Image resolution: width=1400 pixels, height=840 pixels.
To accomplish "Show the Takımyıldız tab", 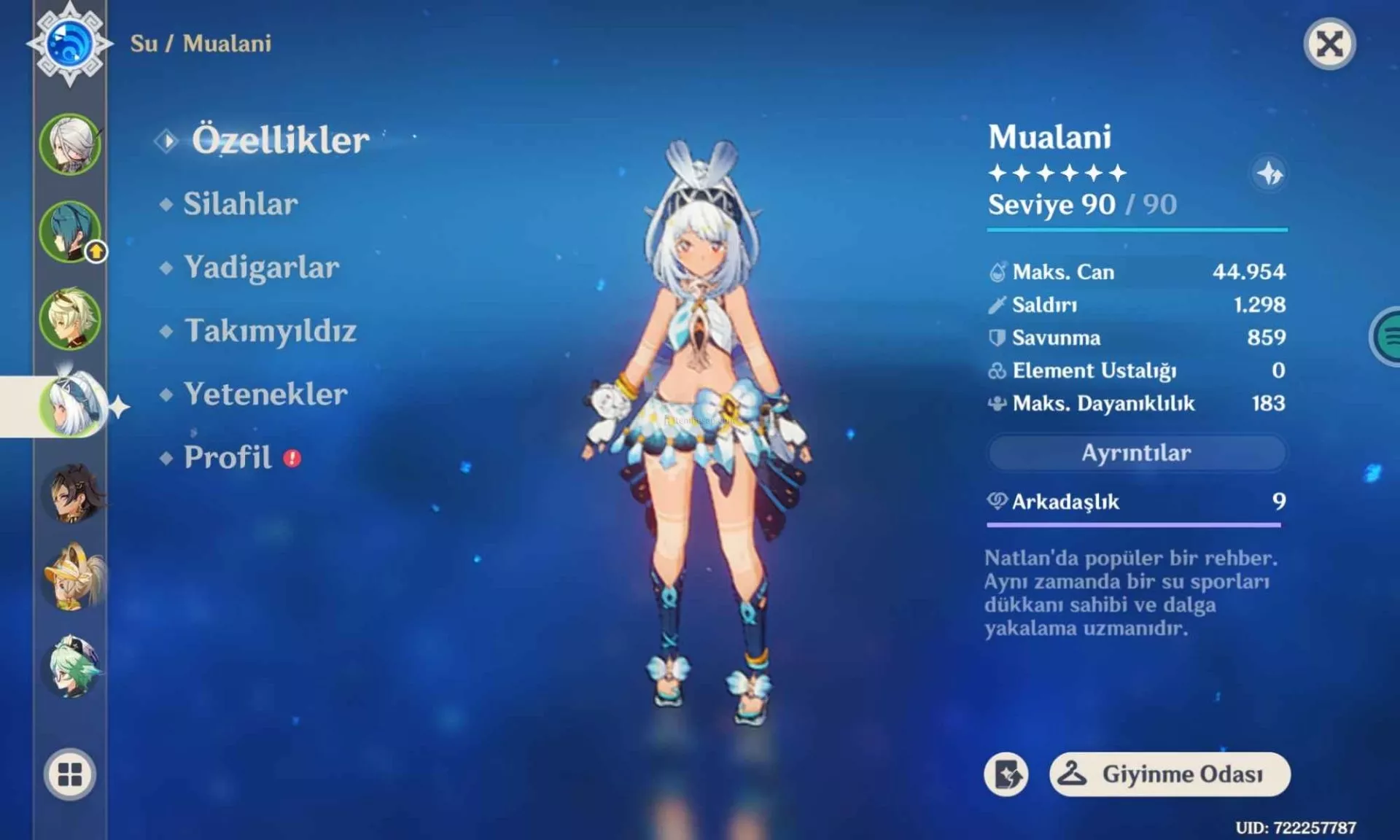I will pyautogui.click(x=270, y=331).
